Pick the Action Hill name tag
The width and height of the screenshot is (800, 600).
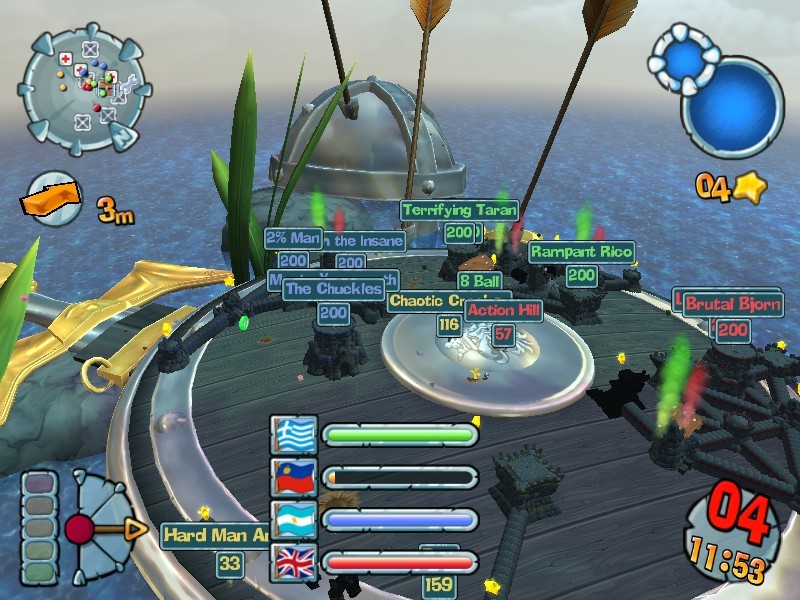coord(503,311)
